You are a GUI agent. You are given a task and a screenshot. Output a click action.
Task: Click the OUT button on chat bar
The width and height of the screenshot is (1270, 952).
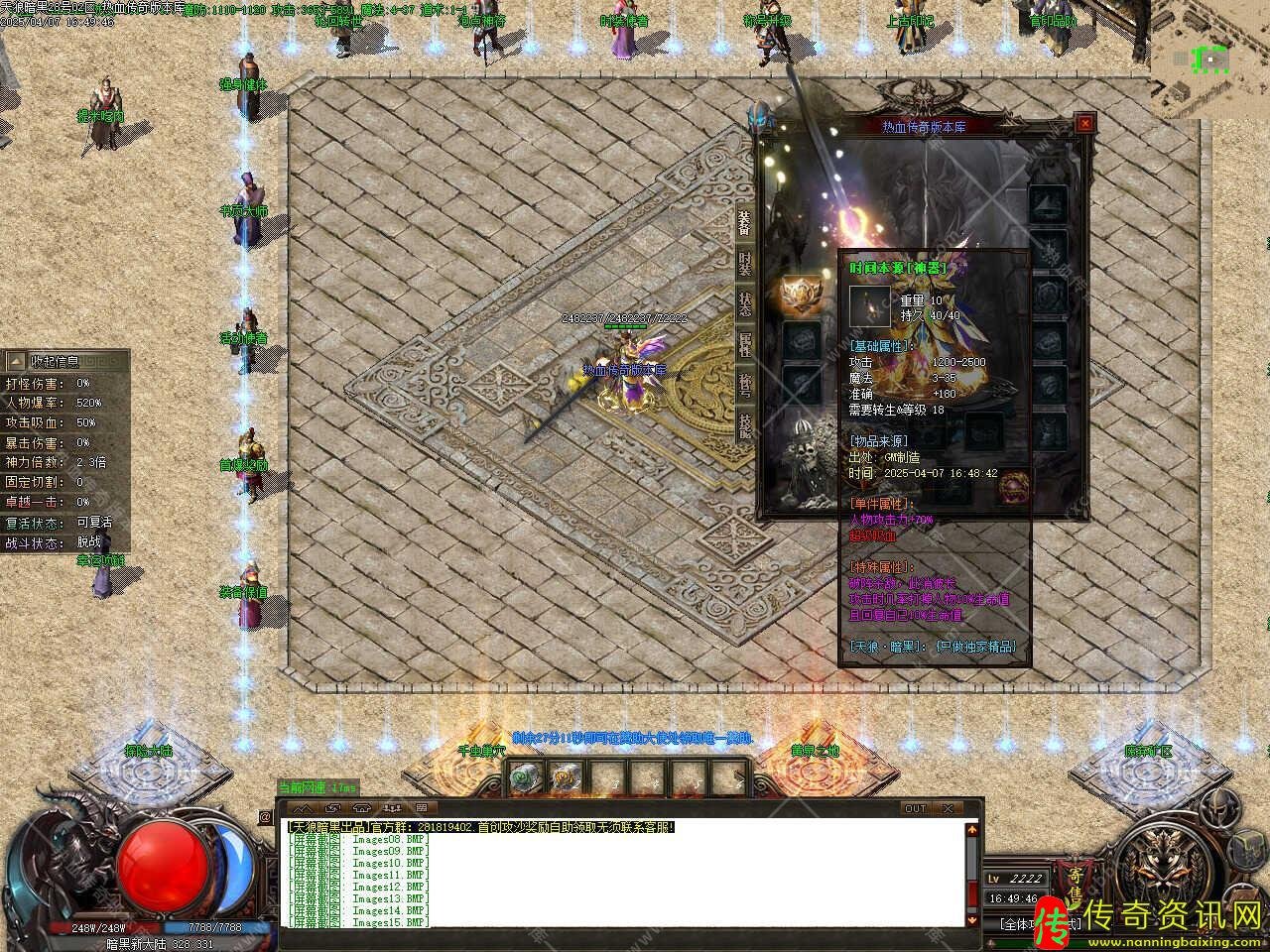click(915, 808)
